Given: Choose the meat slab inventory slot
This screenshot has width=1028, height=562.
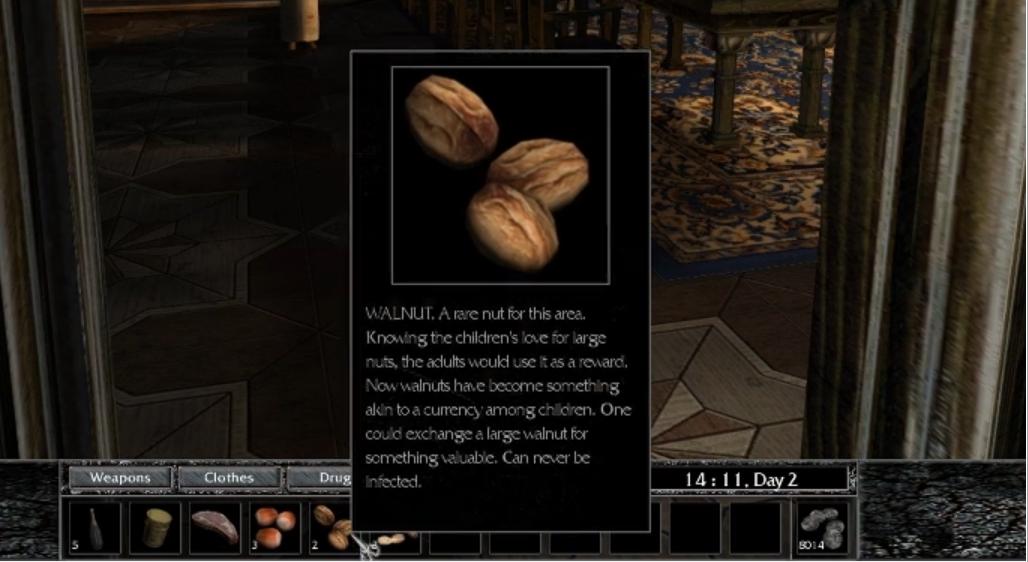Looking at the screenshot, I should click(215, 527).
